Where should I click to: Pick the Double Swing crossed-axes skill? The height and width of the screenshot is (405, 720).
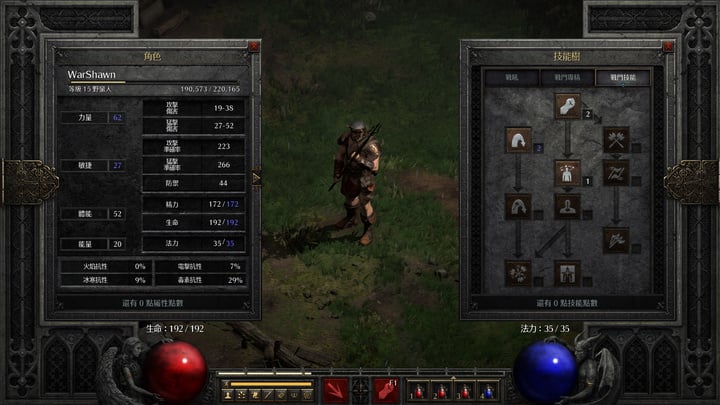pos(616,139)
